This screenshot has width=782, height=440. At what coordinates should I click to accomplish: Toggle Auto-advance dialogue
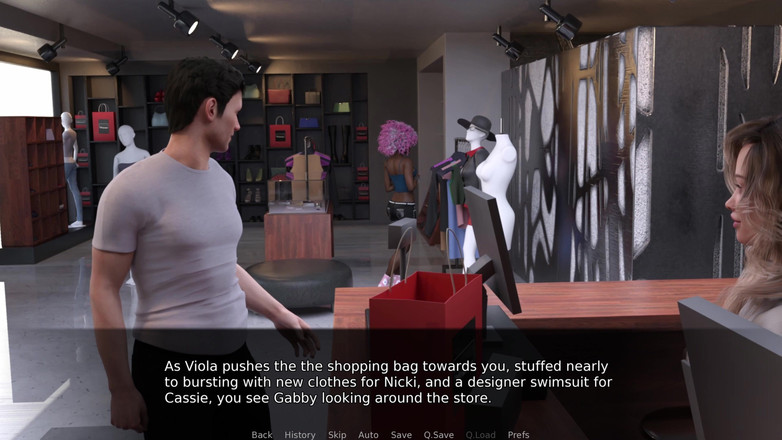(368, 435)
